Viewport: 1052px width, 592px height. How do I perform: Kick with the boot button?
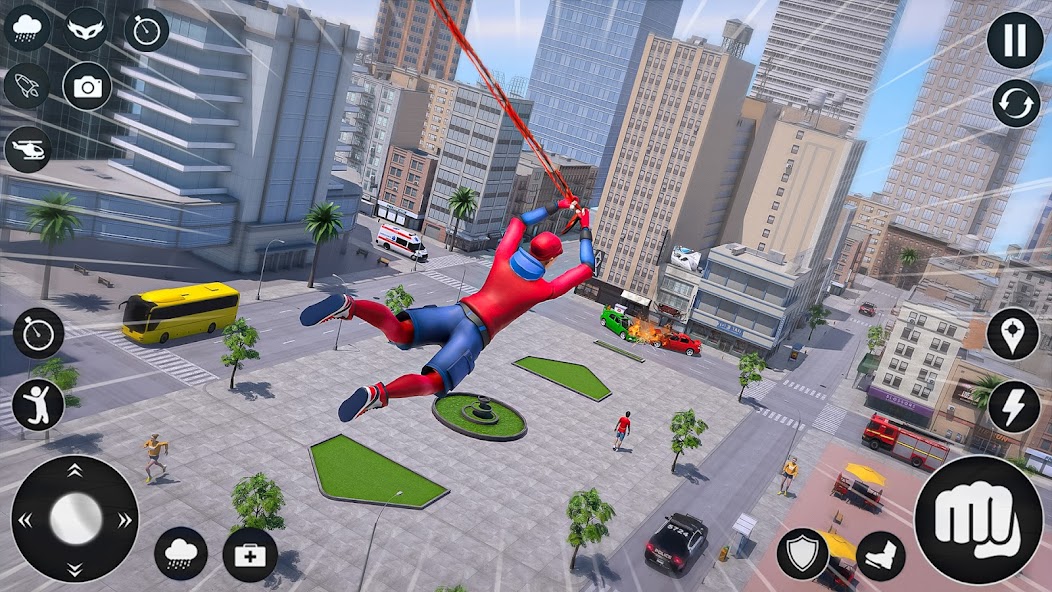tap(881, 556)
